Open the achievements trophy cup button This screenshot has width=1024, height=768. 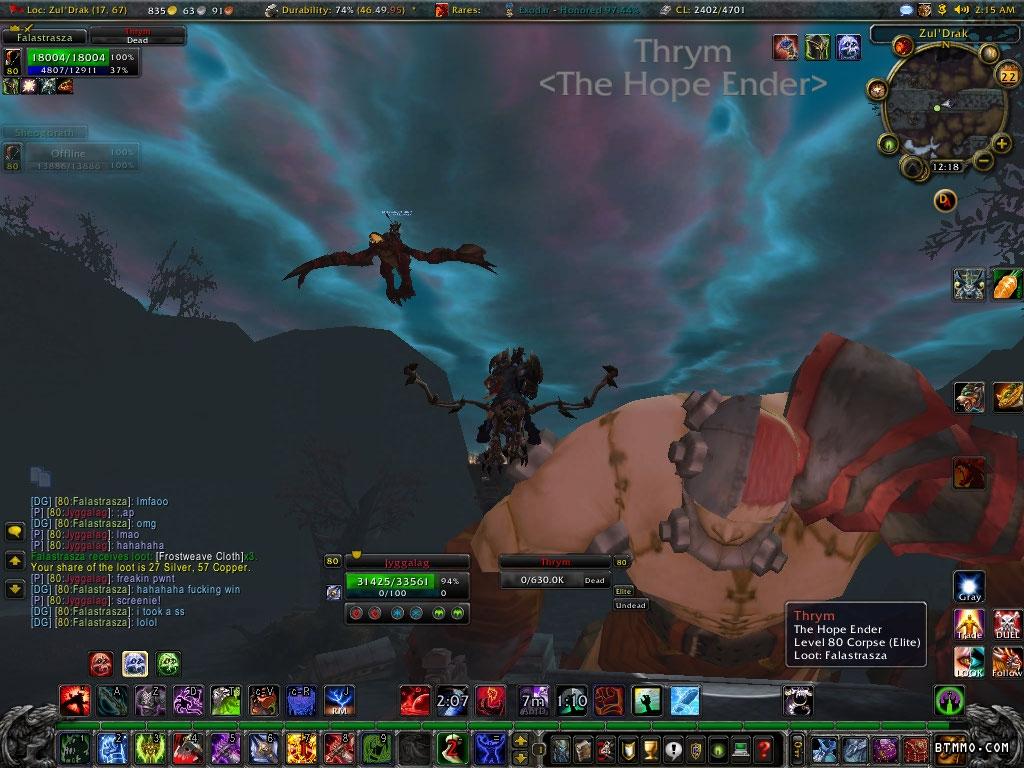(x=651, y=748)
